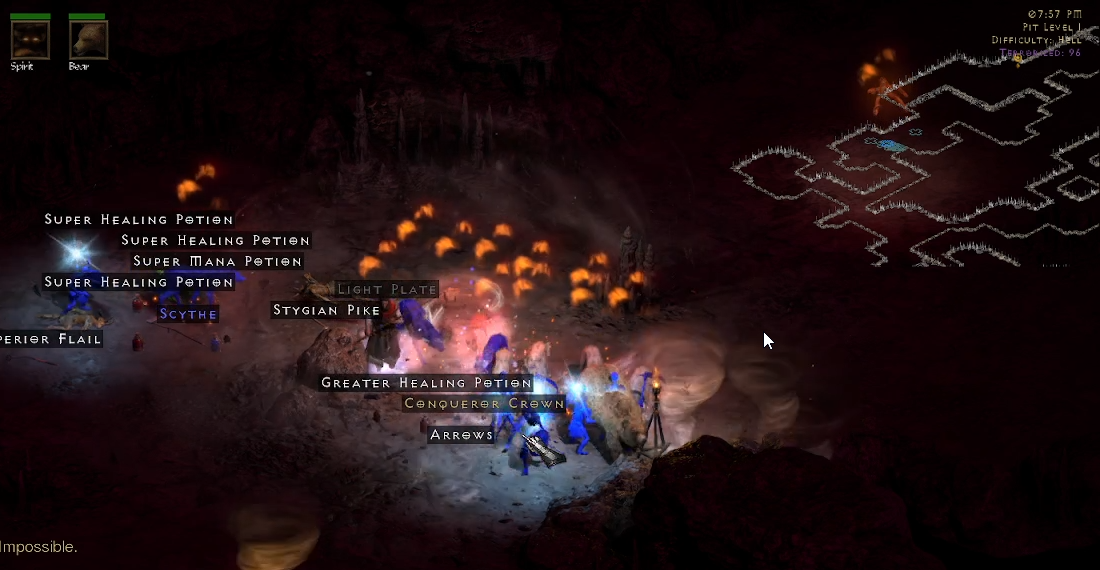Pick up the Light Plate label

coord(387,290)
